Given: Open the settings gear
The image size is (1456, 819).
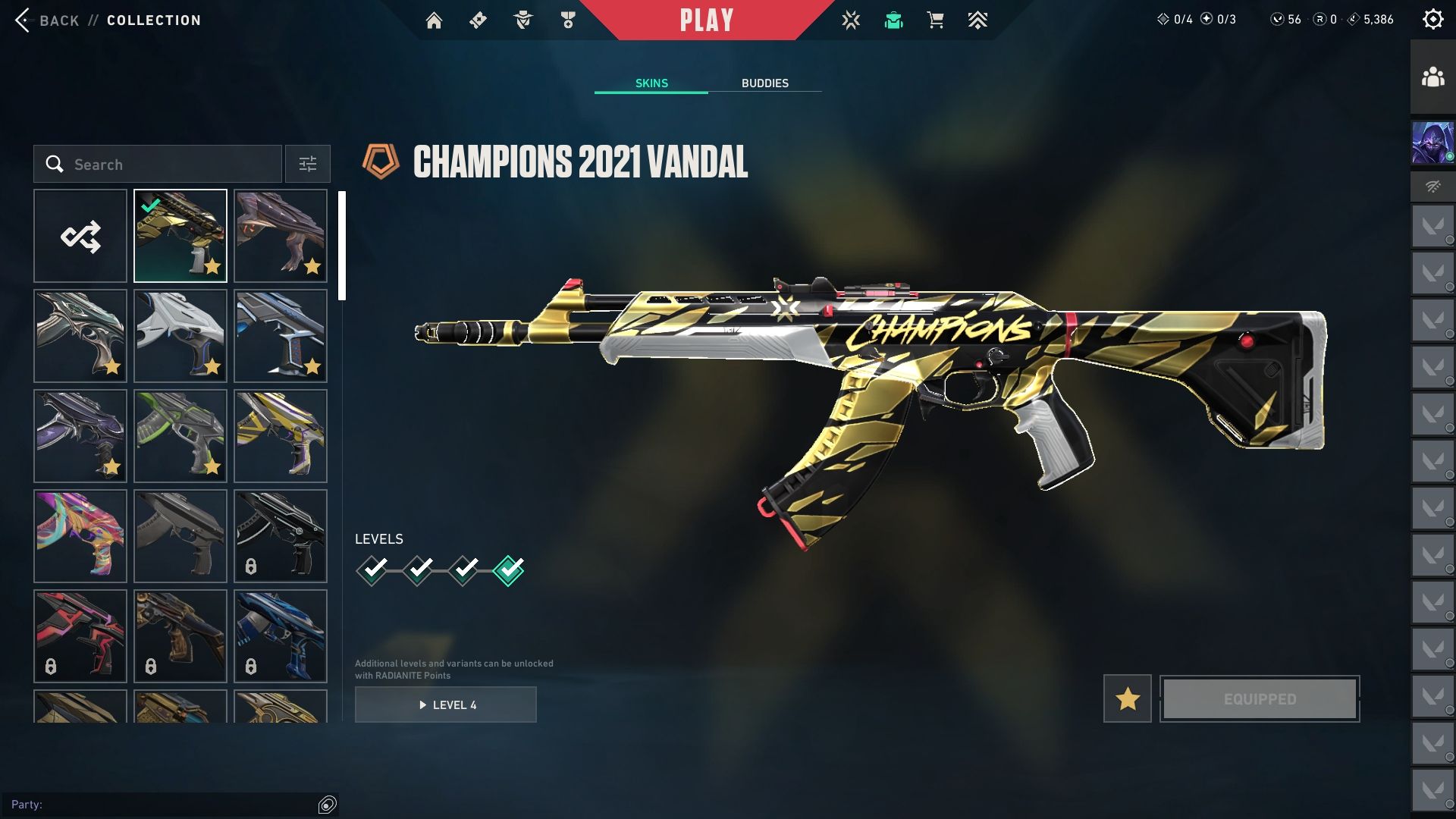Looking at the screenshot, I should tap(1432, 20).
